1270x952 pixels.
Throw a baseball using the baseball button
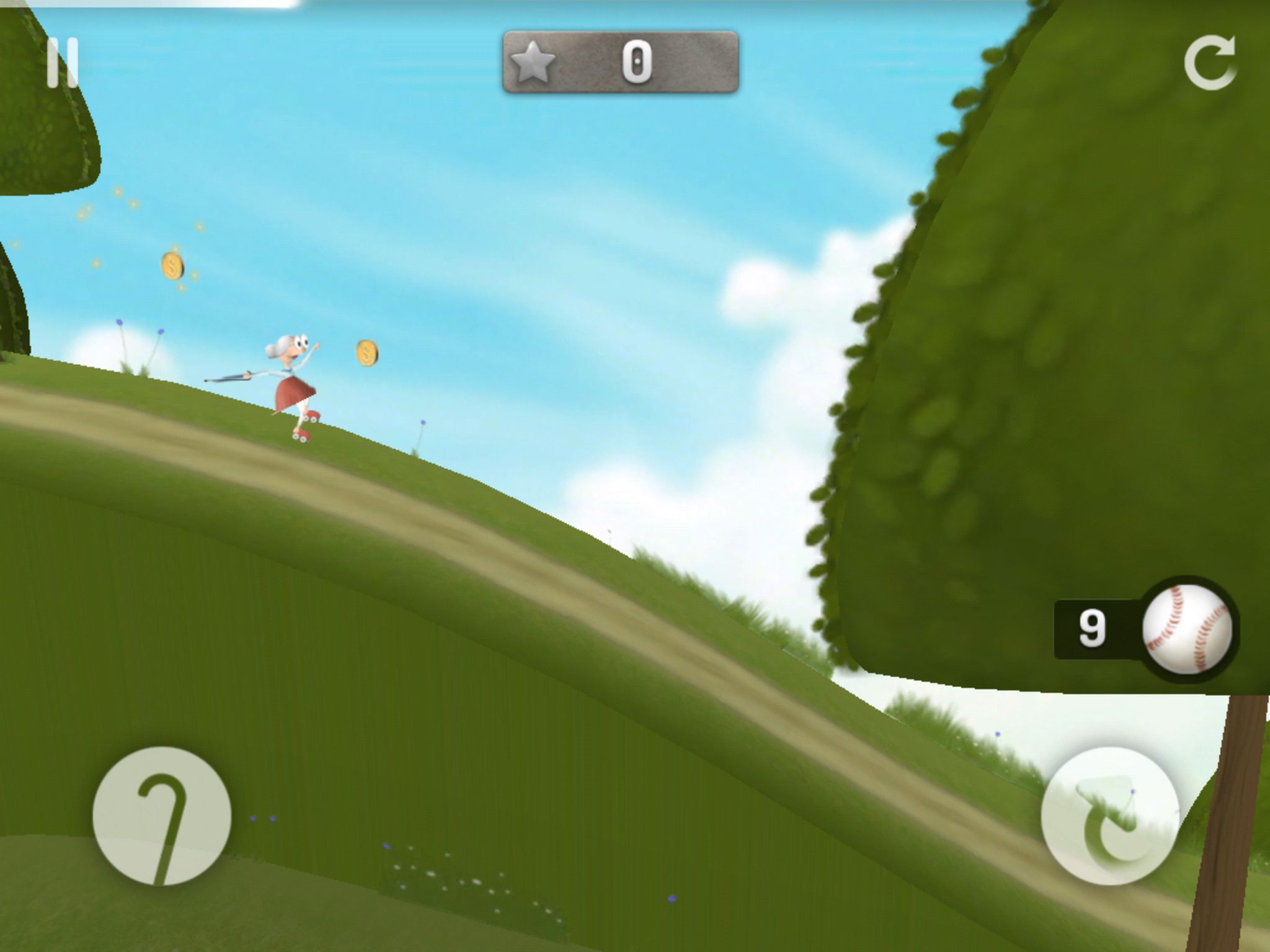tap(1187, 628)
